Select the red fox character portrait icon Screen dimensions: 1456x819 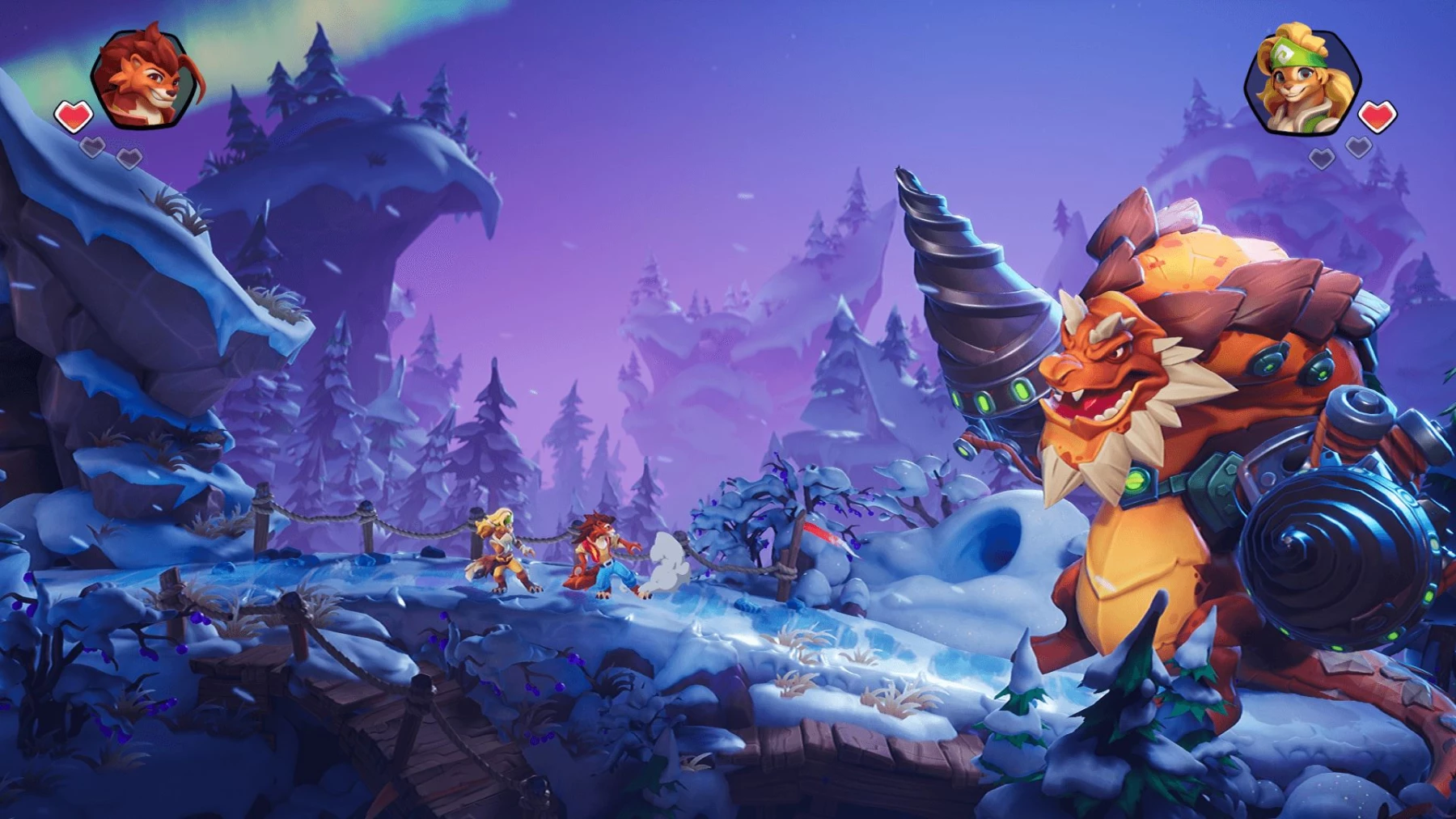tap(142, 78)
